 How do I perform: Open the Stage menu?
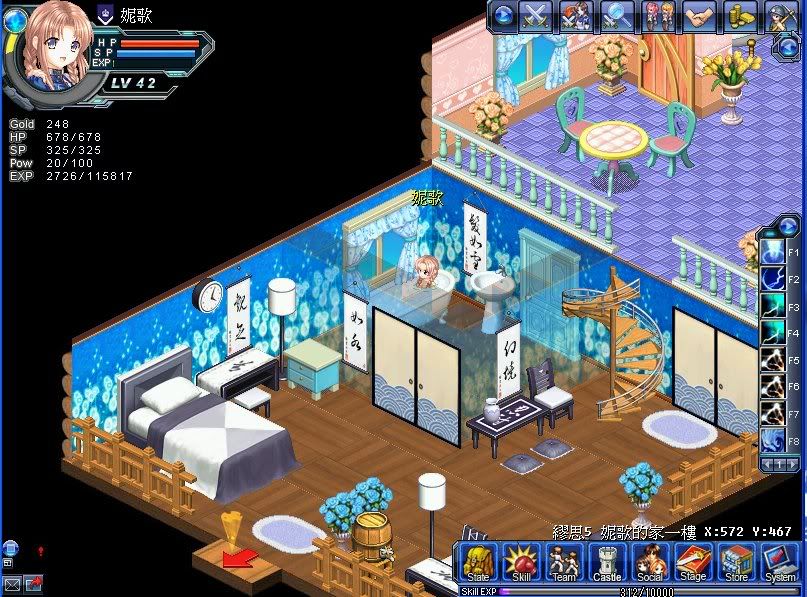click(693, 562)
